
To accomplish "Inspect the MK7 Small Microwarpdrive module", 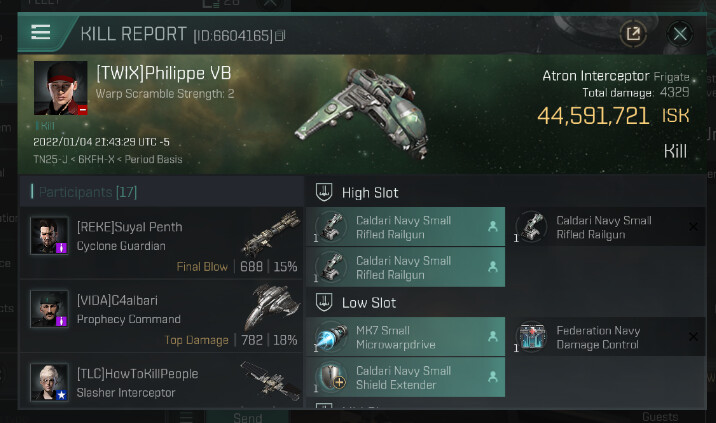I will point(404,338).
